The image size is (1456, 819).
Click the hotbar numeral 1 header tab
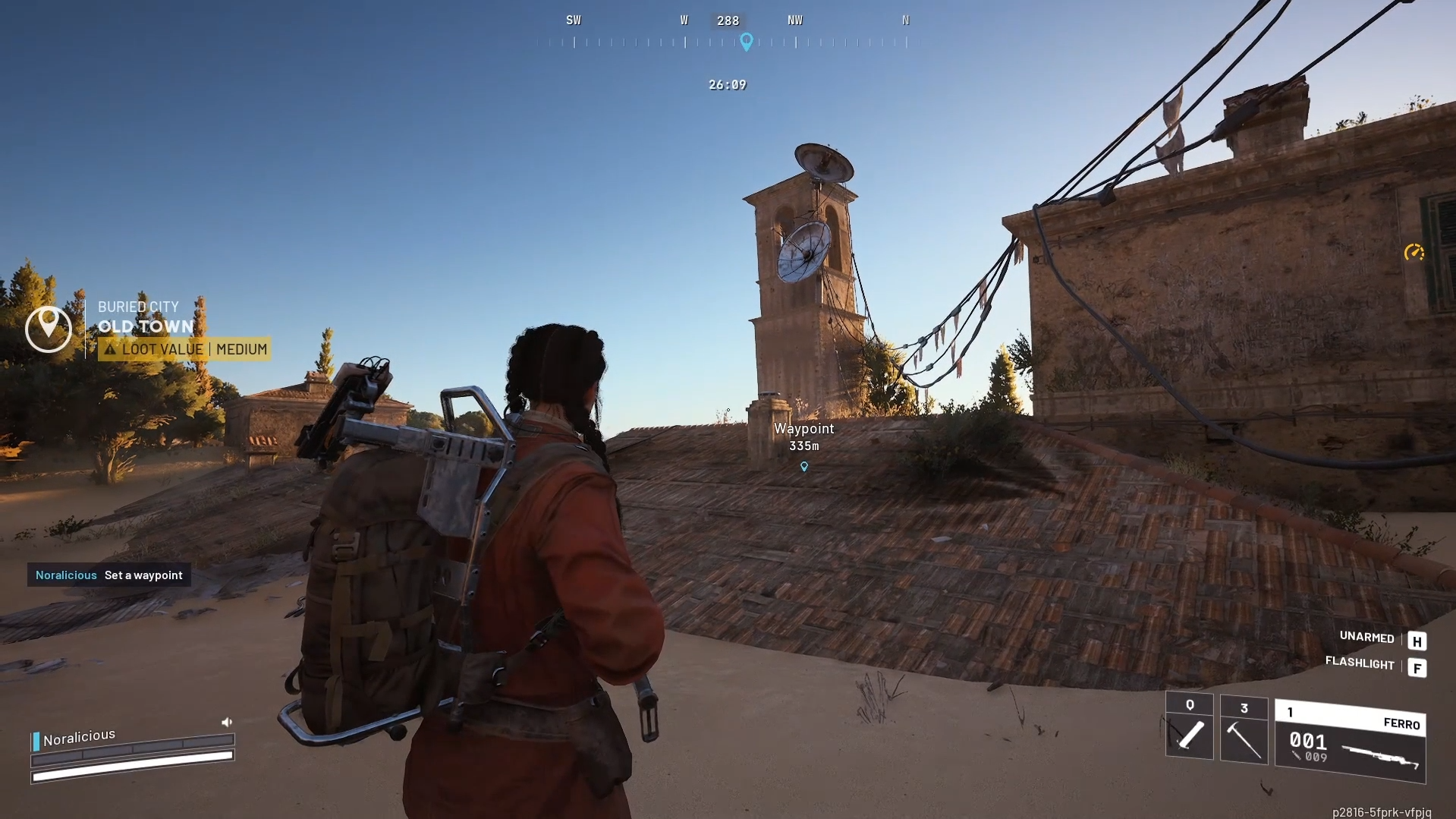[1291, 712]
